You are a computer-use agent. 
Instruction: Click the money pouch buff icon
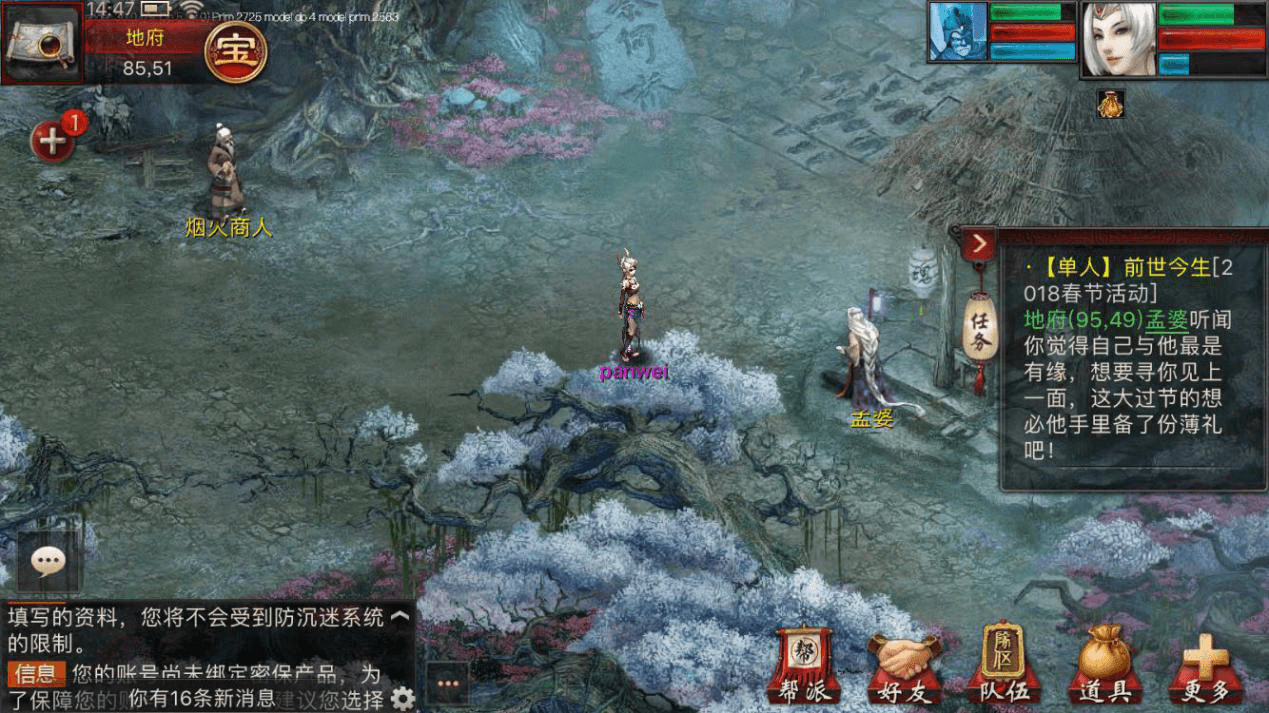[1110, 104]
